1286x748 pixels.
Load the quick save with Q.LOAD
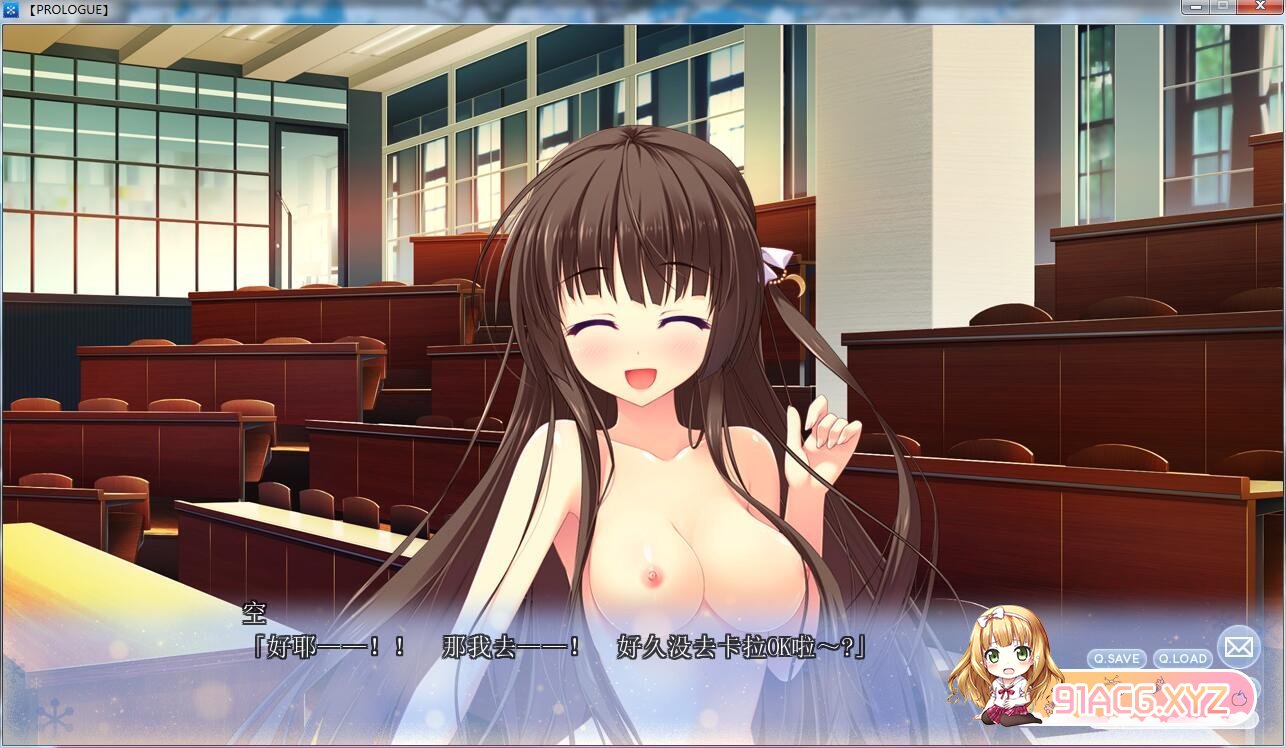(1183, 659)
